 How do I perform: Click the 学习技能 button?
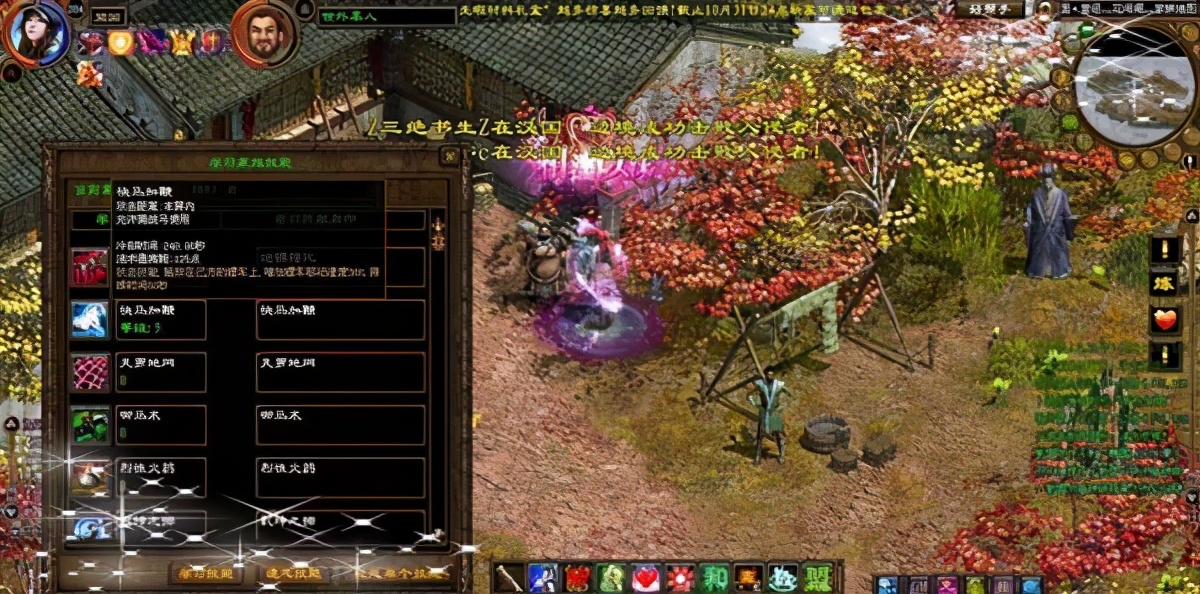pyautogui.click(x=205, y=574)
